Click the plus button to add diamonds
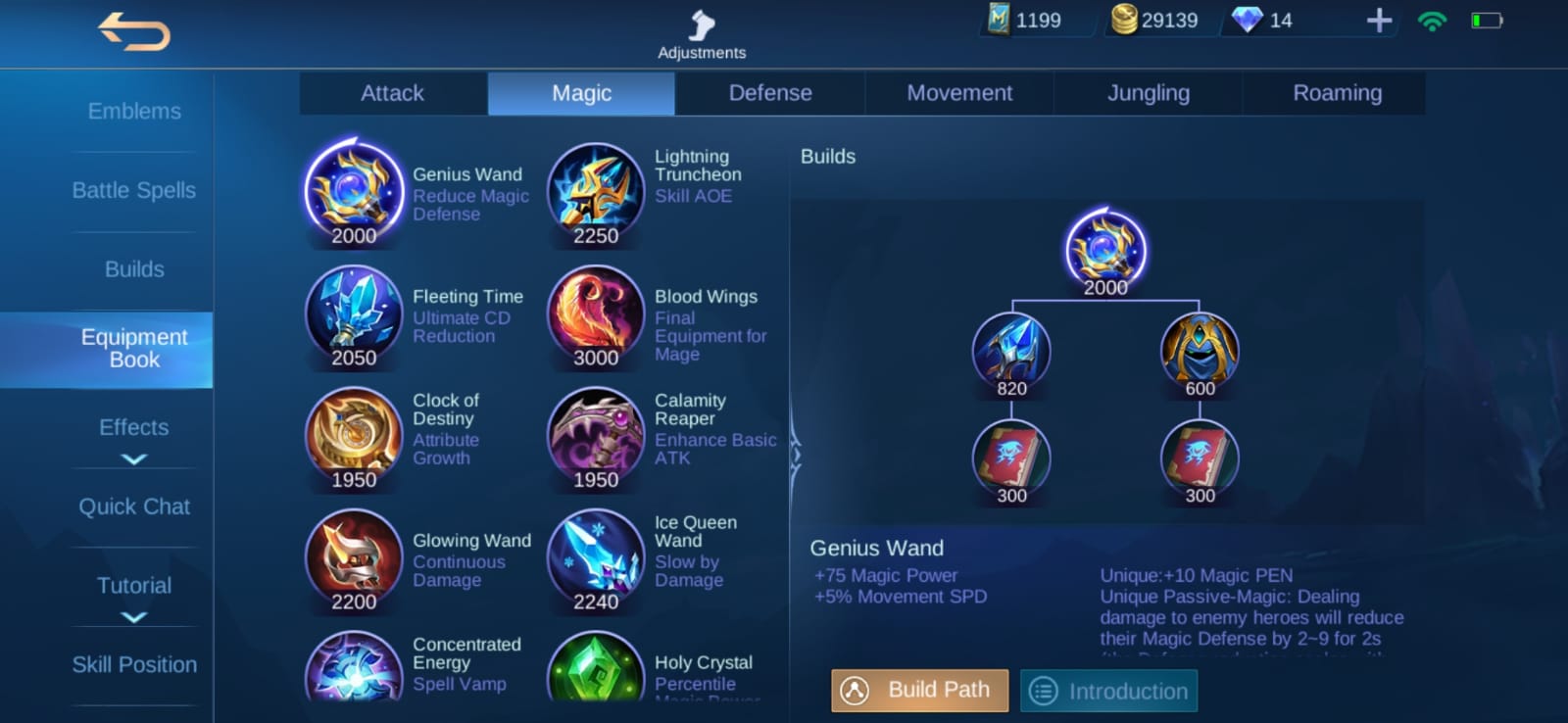The height and width of the screenshot is (723, 1568). [1379, 18]
